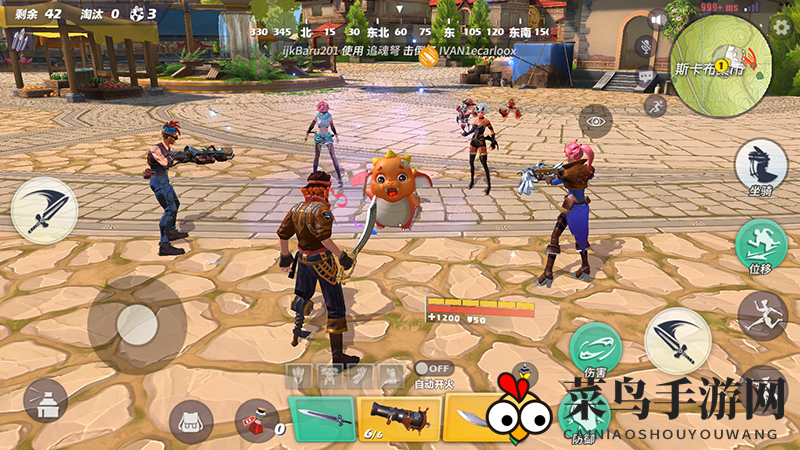Tap the left-side sword attack button
The image size is (800, 450).
pos(44,205)
